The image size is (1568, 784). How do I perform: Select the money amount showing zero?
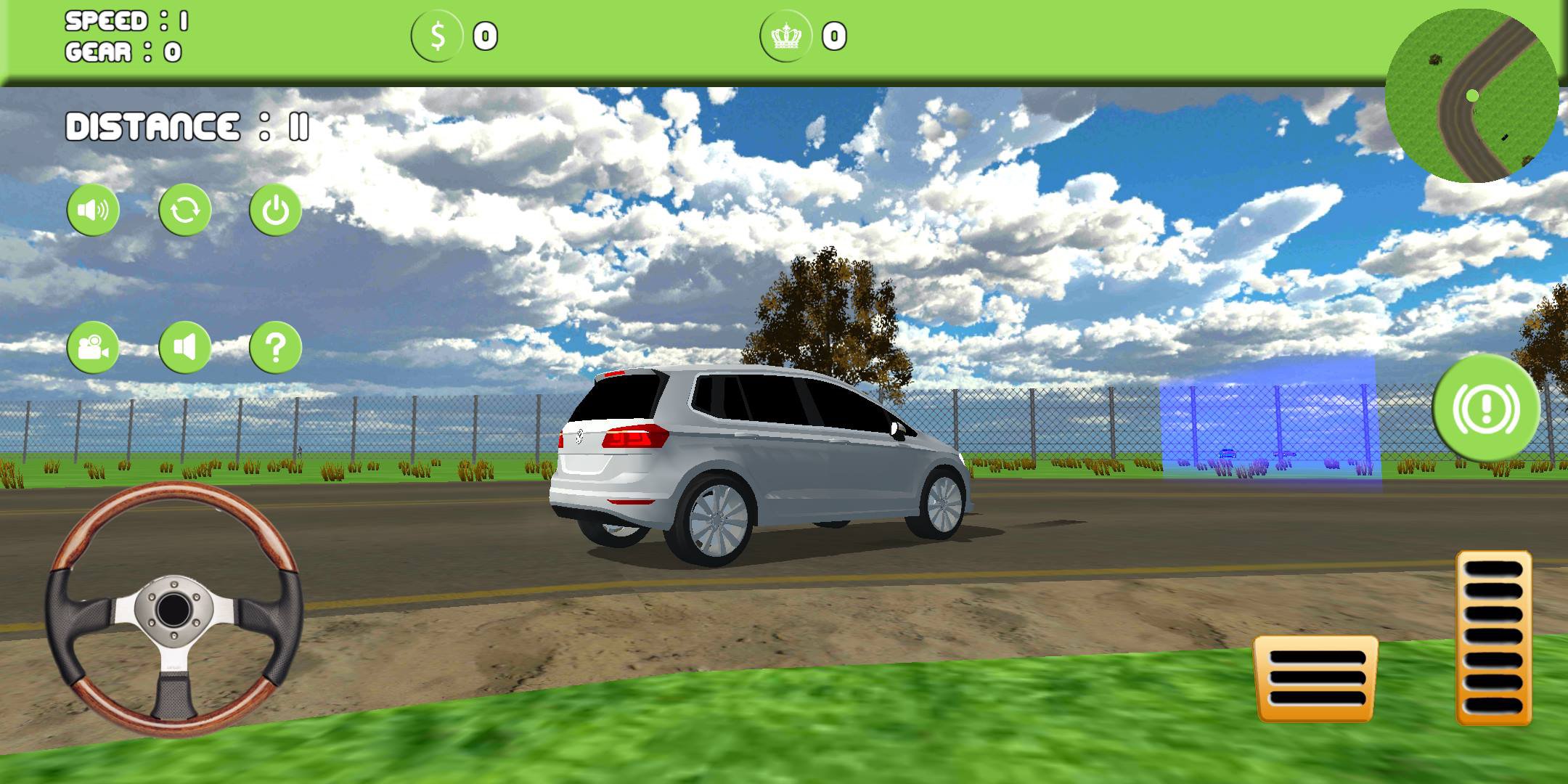(x=483, y=36)
